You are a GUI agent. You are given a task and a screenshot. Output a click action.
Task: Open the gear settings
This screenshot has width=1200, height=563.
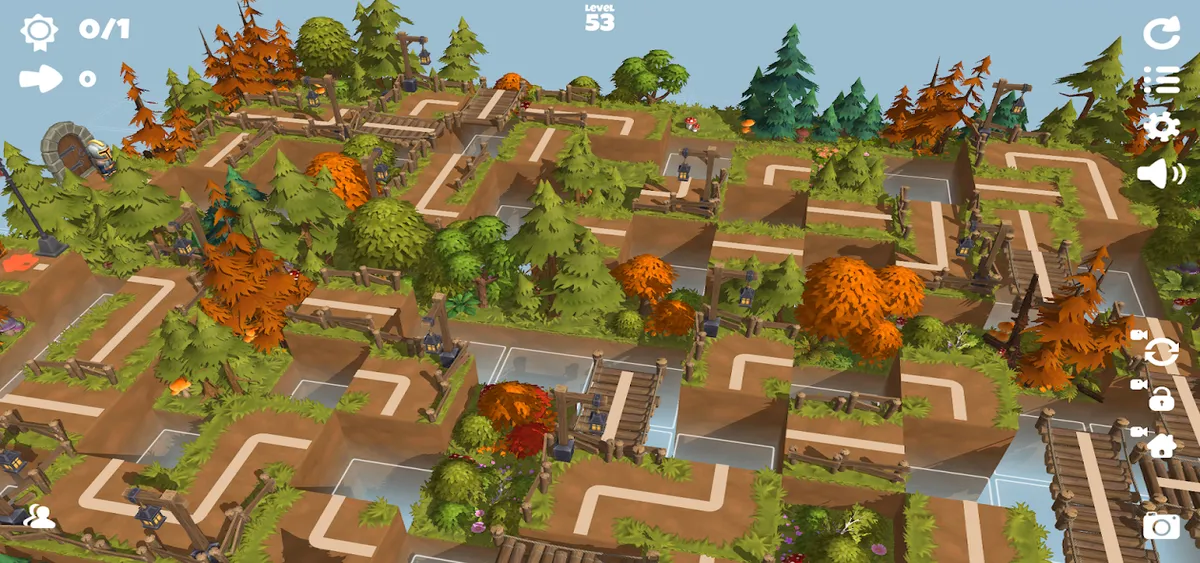[x=1161, y=127]
